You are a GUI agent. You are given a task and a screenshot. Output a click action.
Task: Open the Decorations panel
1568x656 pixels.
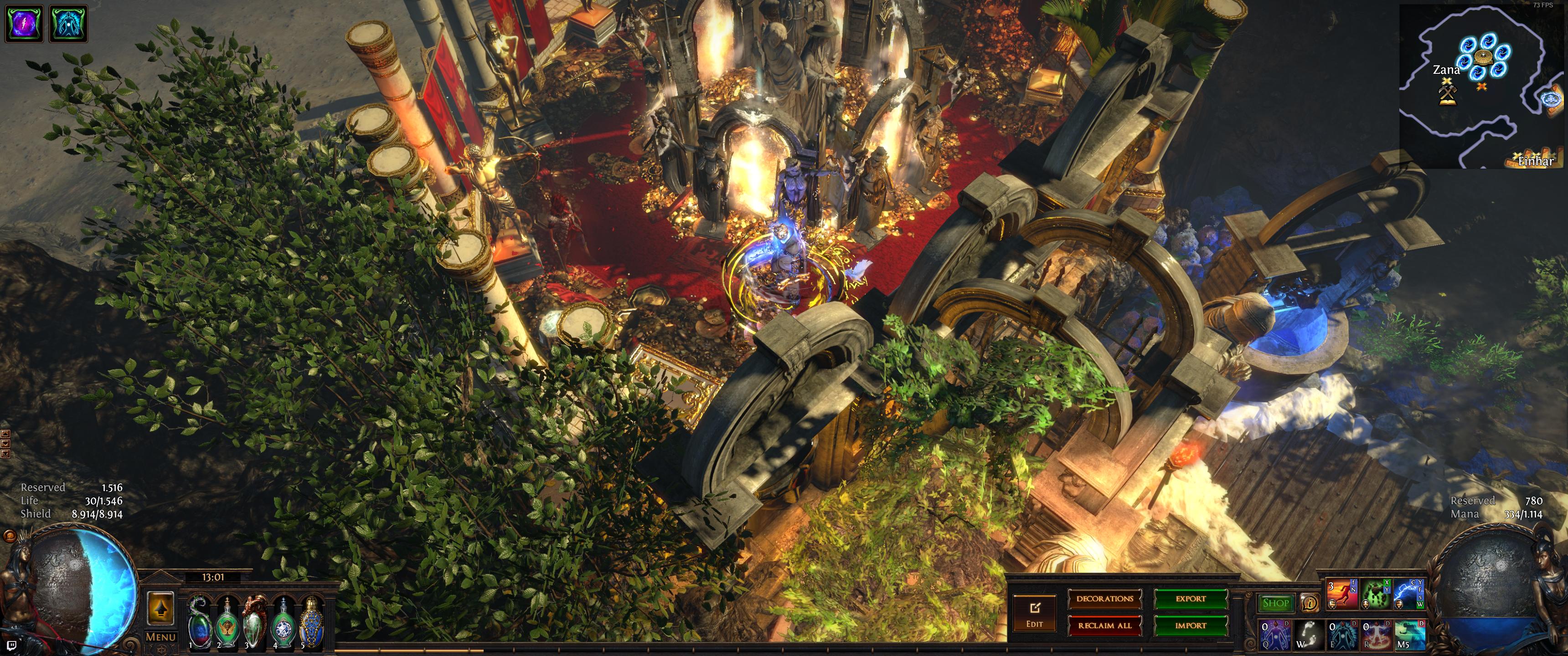(1104, 599)
